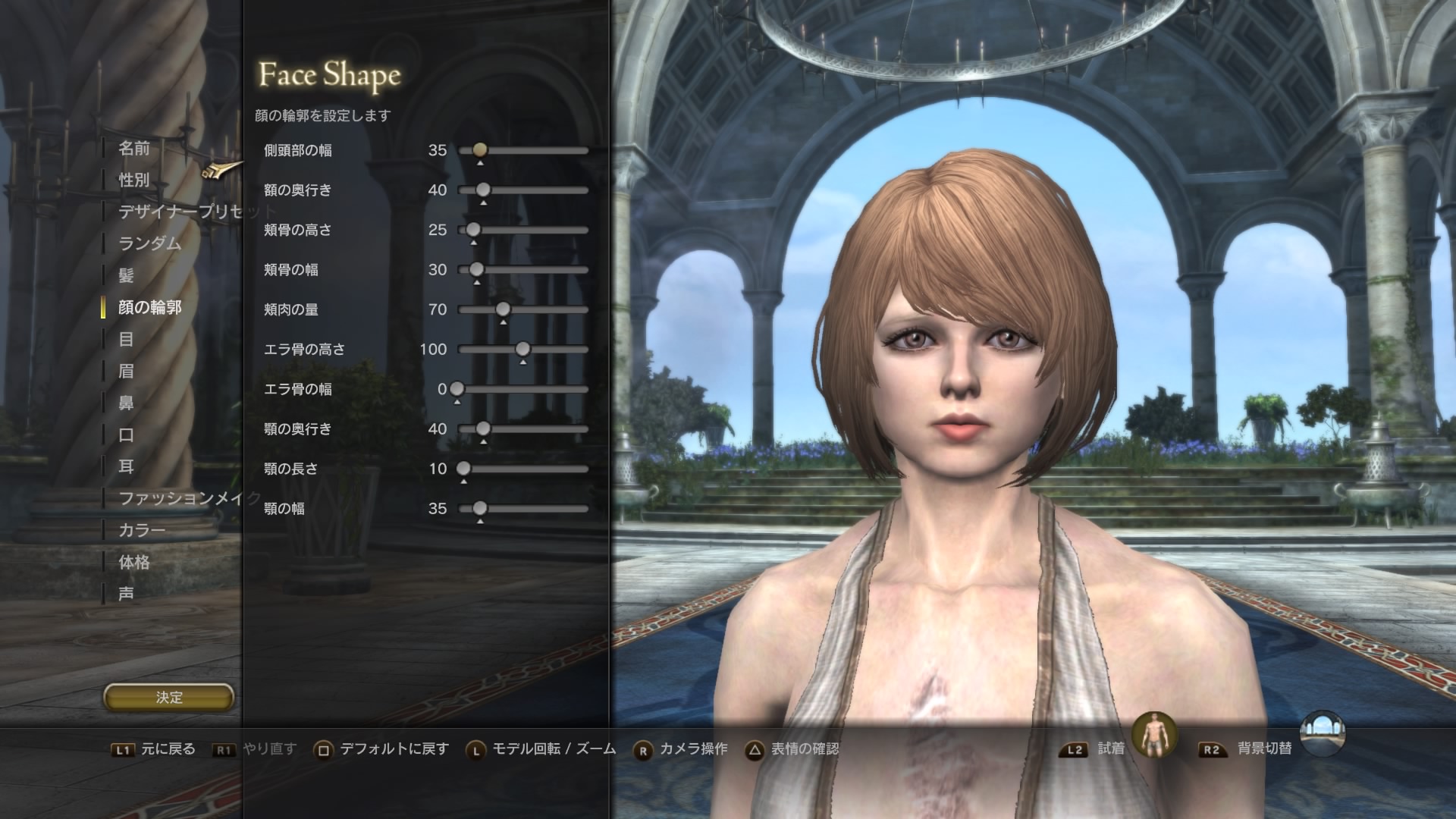This screenshot has width=1456, height=819.
Task: Adjust the 顎の長さ chin length slider
Action: coord(463,469)
